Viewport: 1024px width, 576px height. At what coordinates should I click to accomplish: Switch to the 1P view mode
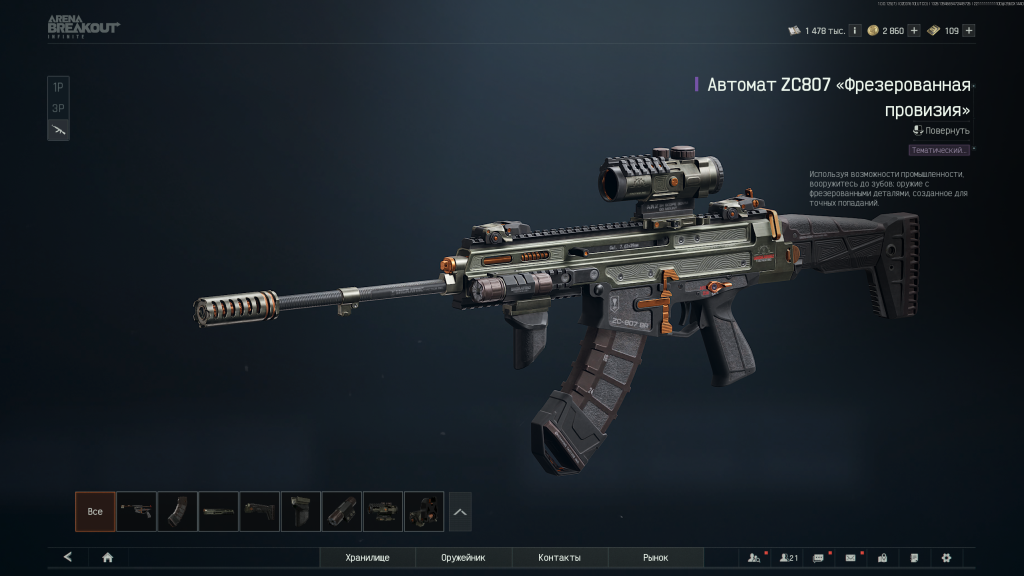58,87
